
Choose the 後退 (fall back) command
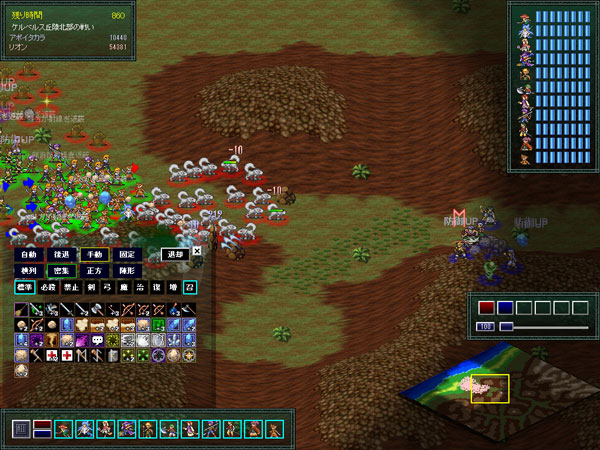[x=60, y=254]
